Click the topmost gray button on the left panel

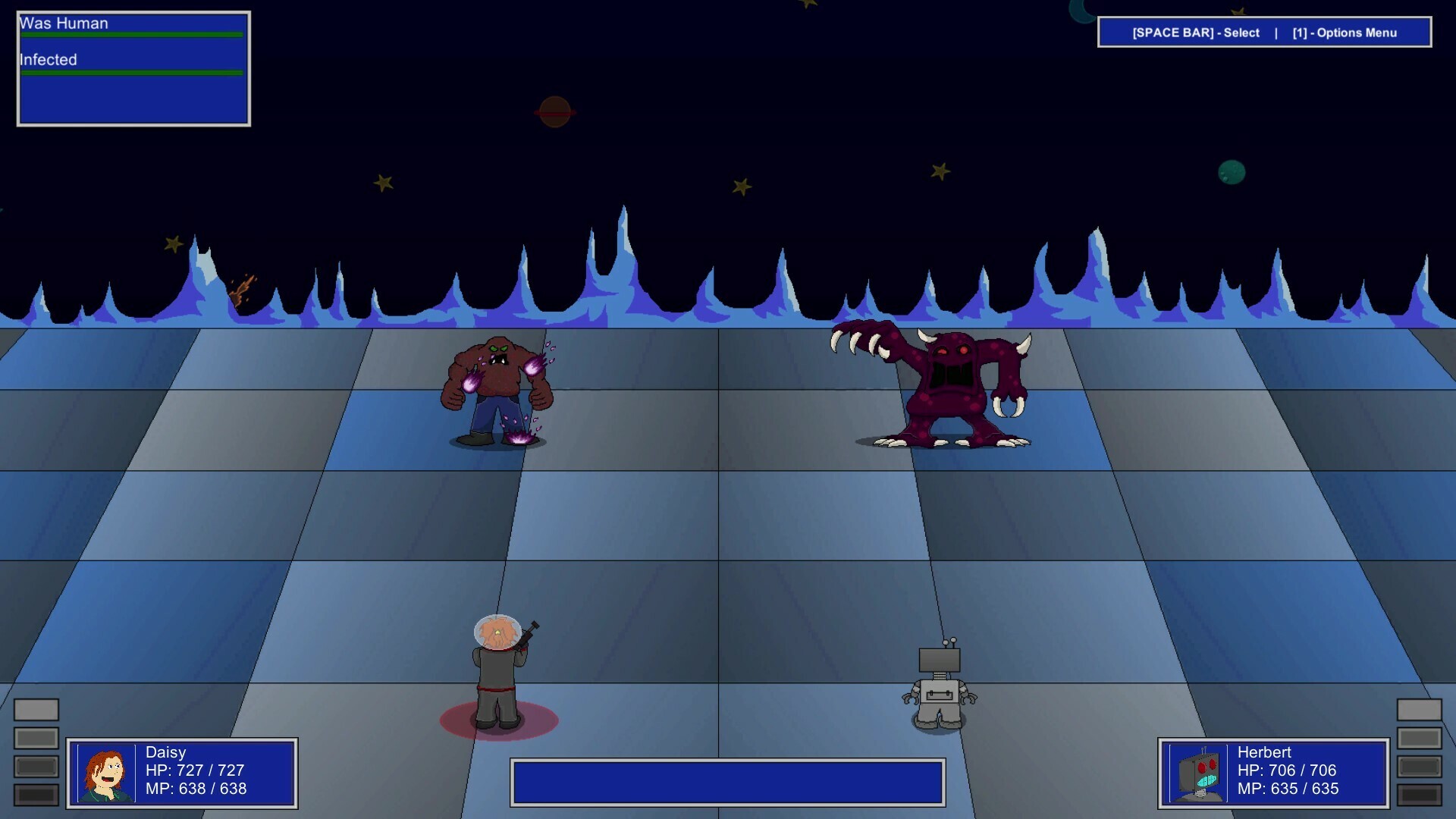(36, 710)
